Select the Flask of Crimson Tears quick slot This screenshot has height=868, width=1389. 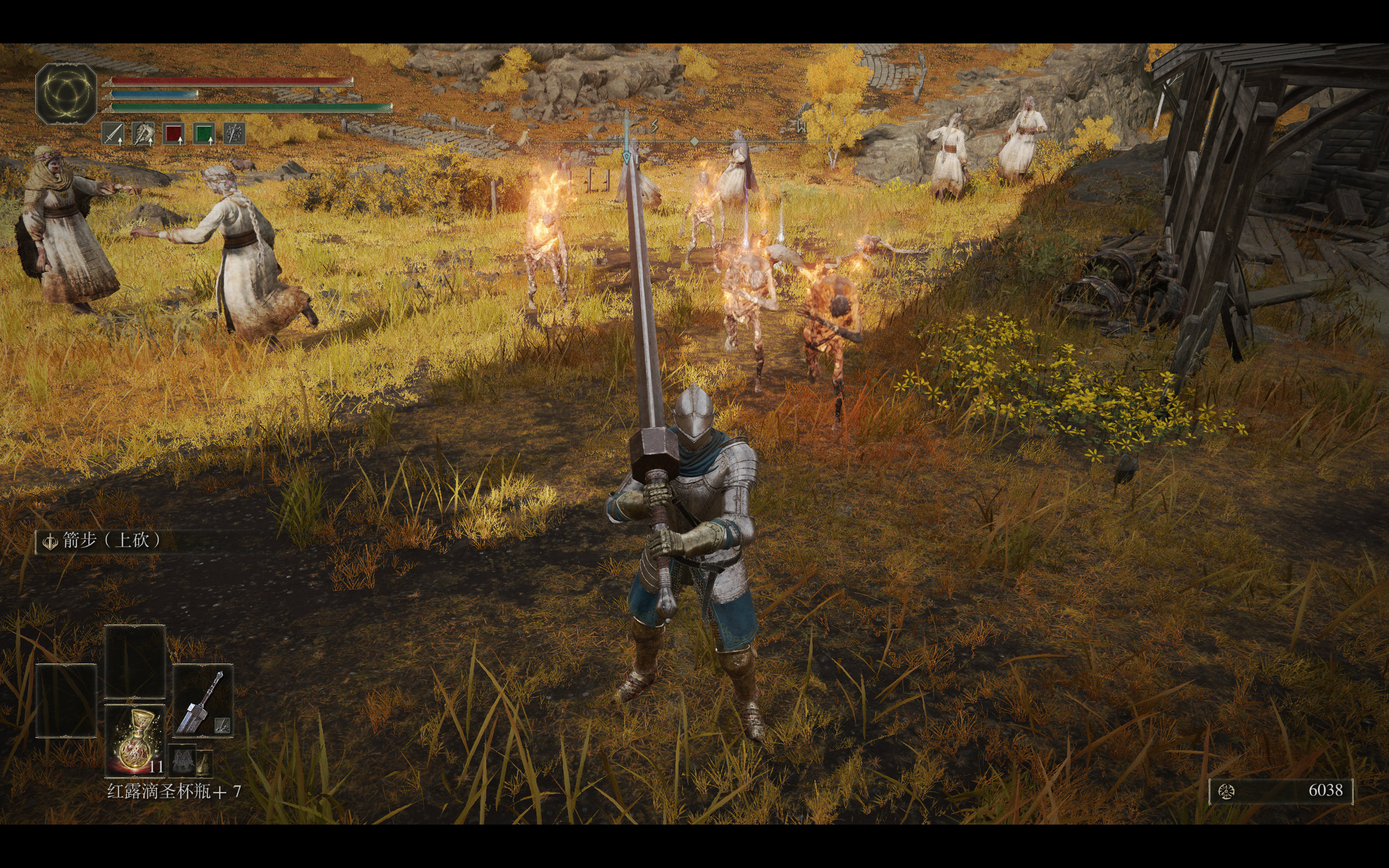[x=136, y=739]
